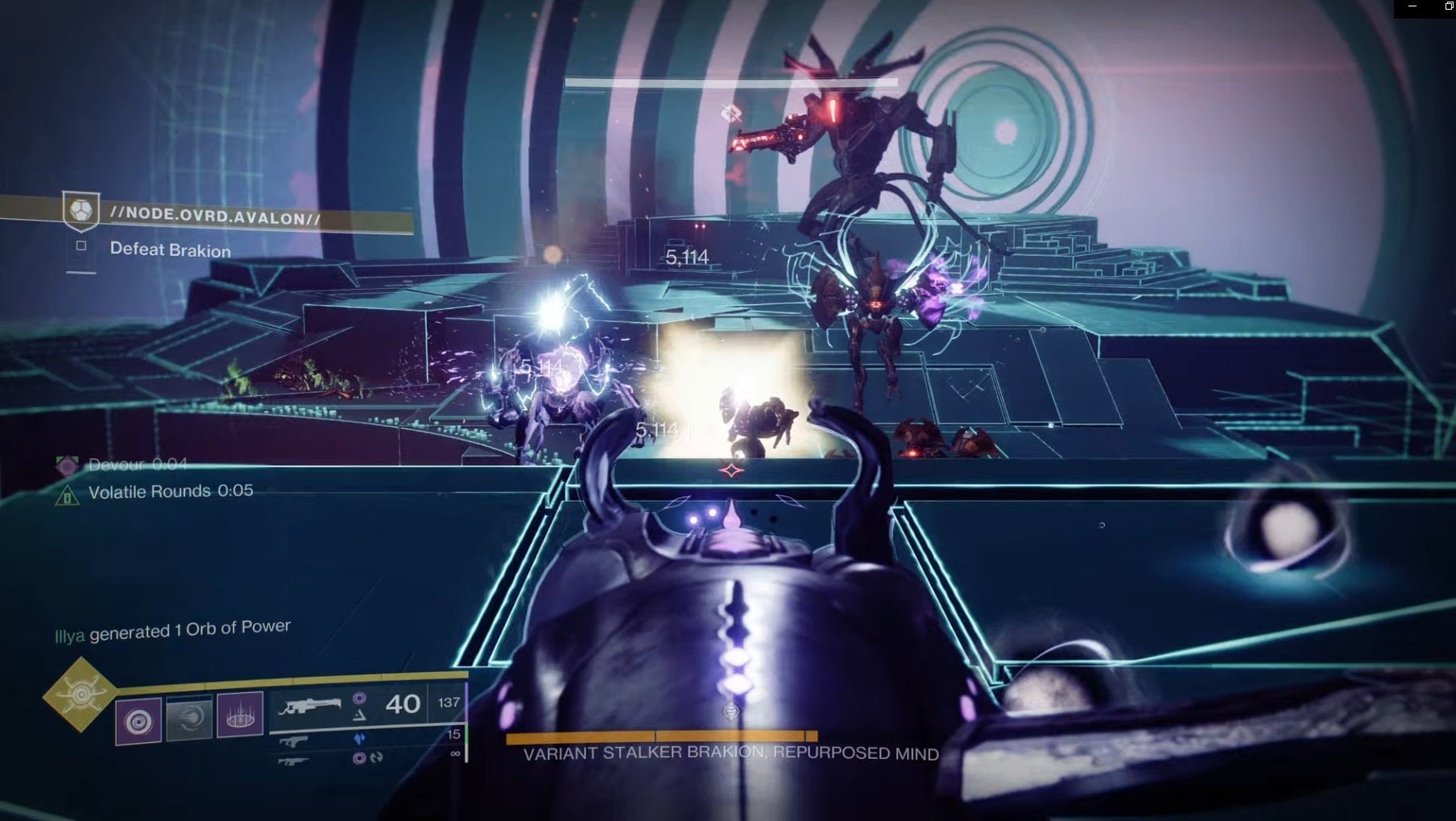1456x821 pixels.
Task: Select the VARIANT STALKER BRAKION nameplate
Action: pyautogui.click(x=730, y=754)
